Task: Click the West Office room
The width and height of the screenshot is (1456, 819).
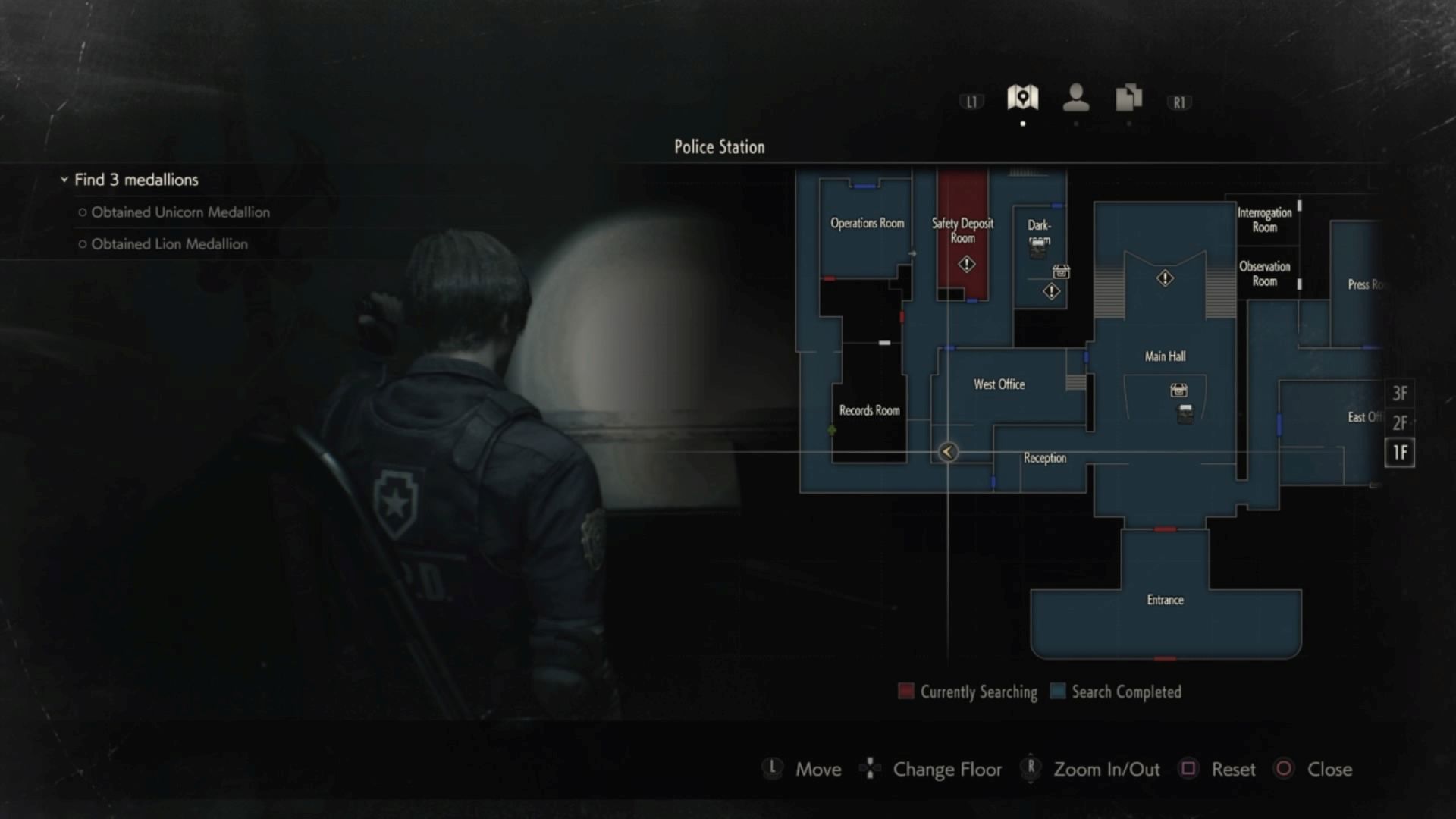Action: point(999,384)
